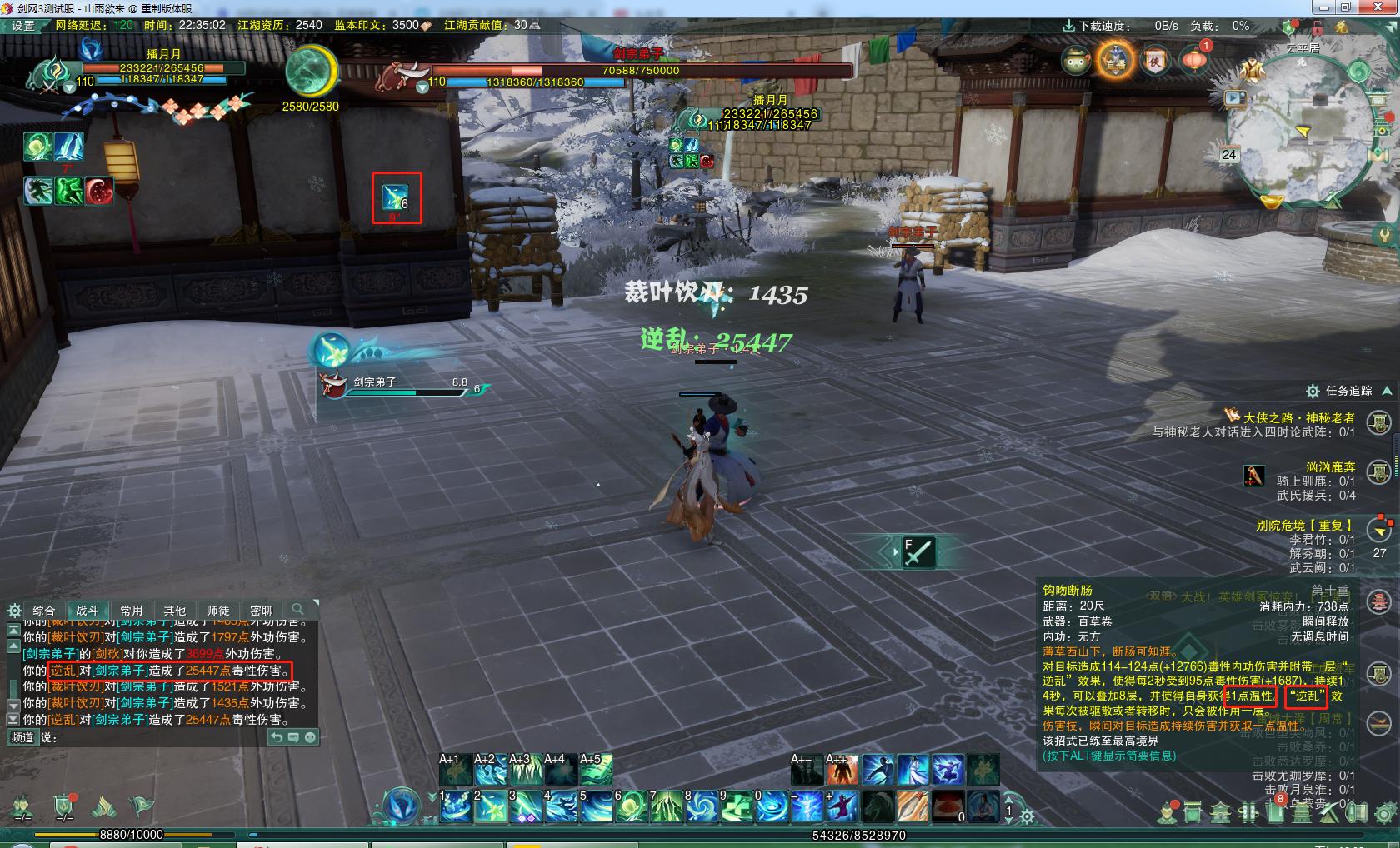
Task: Open the 侠 banner icon
Action: [x=1155, y=62]
